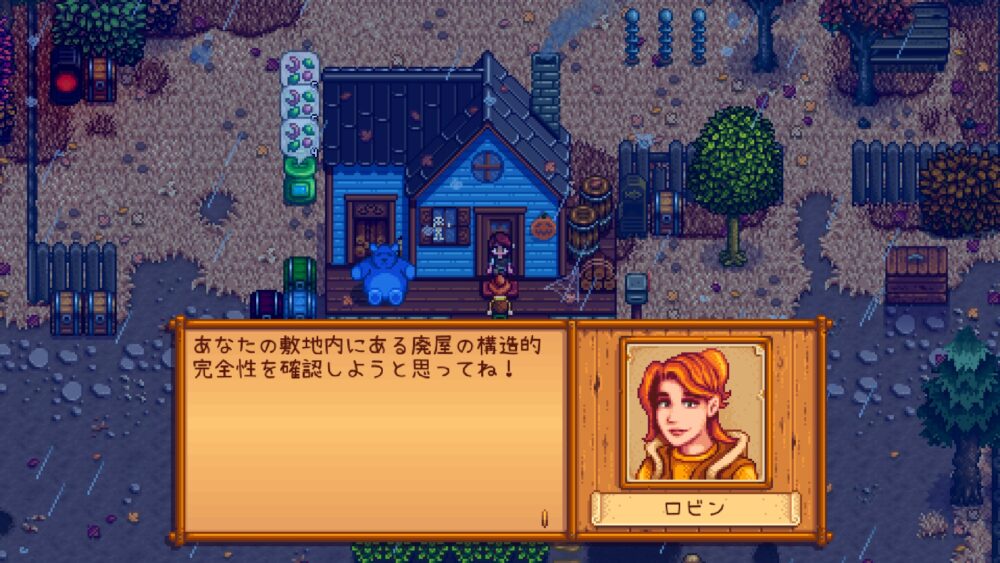1000x563 pixels.
Task: Advance Robin's dialogue text box
Action: click(370, 430)
